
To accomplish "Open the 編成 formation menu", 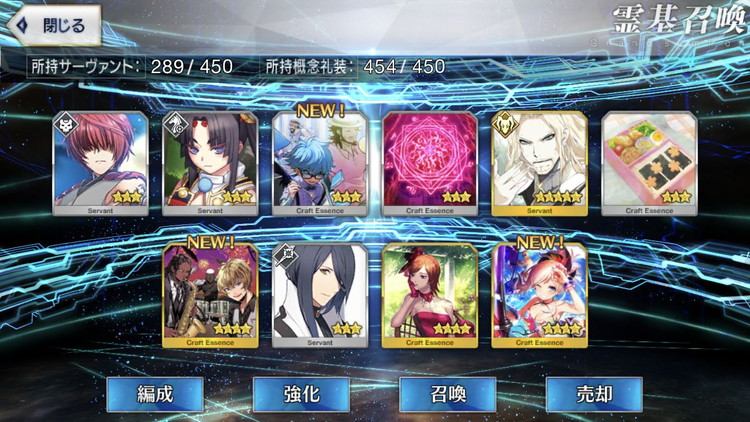I will pos(155,394).
